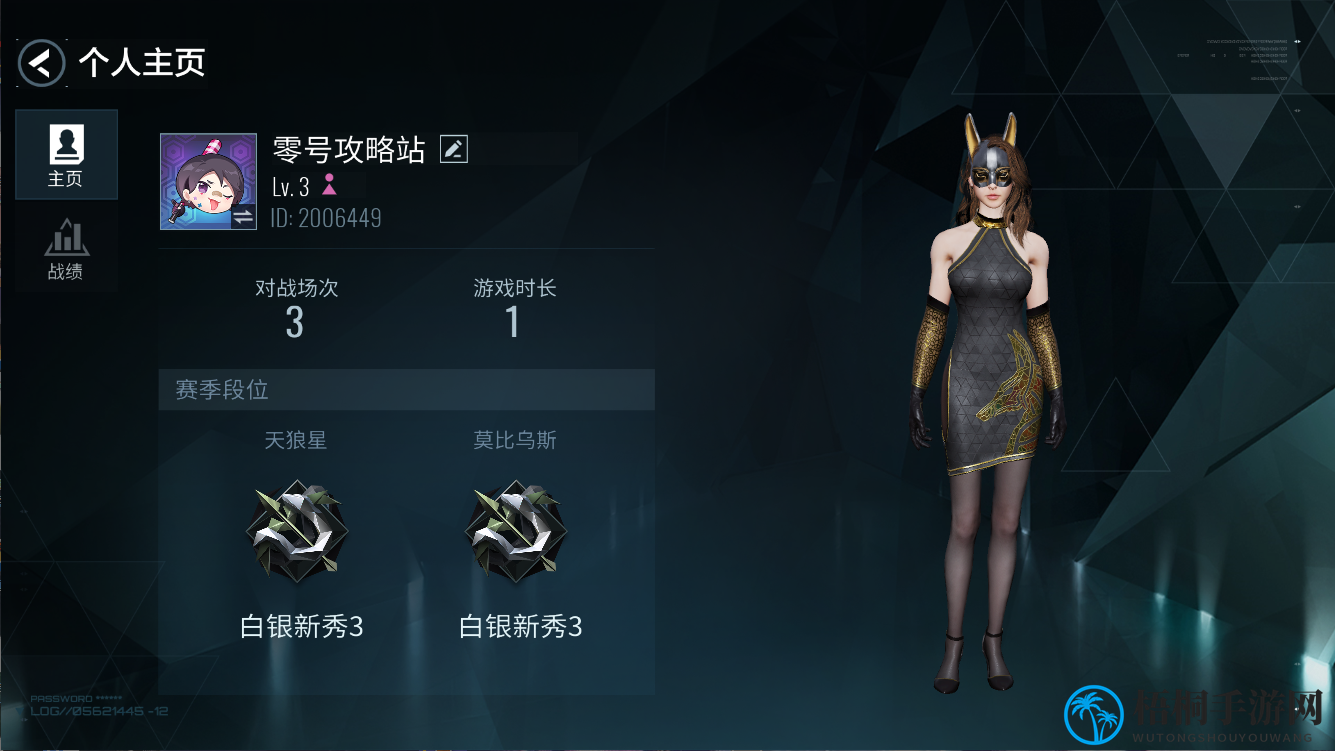Select the 莫比乌斯 rank badge
The width and height of the screenshot is (1335, 751).
click(x=515, y=532)
